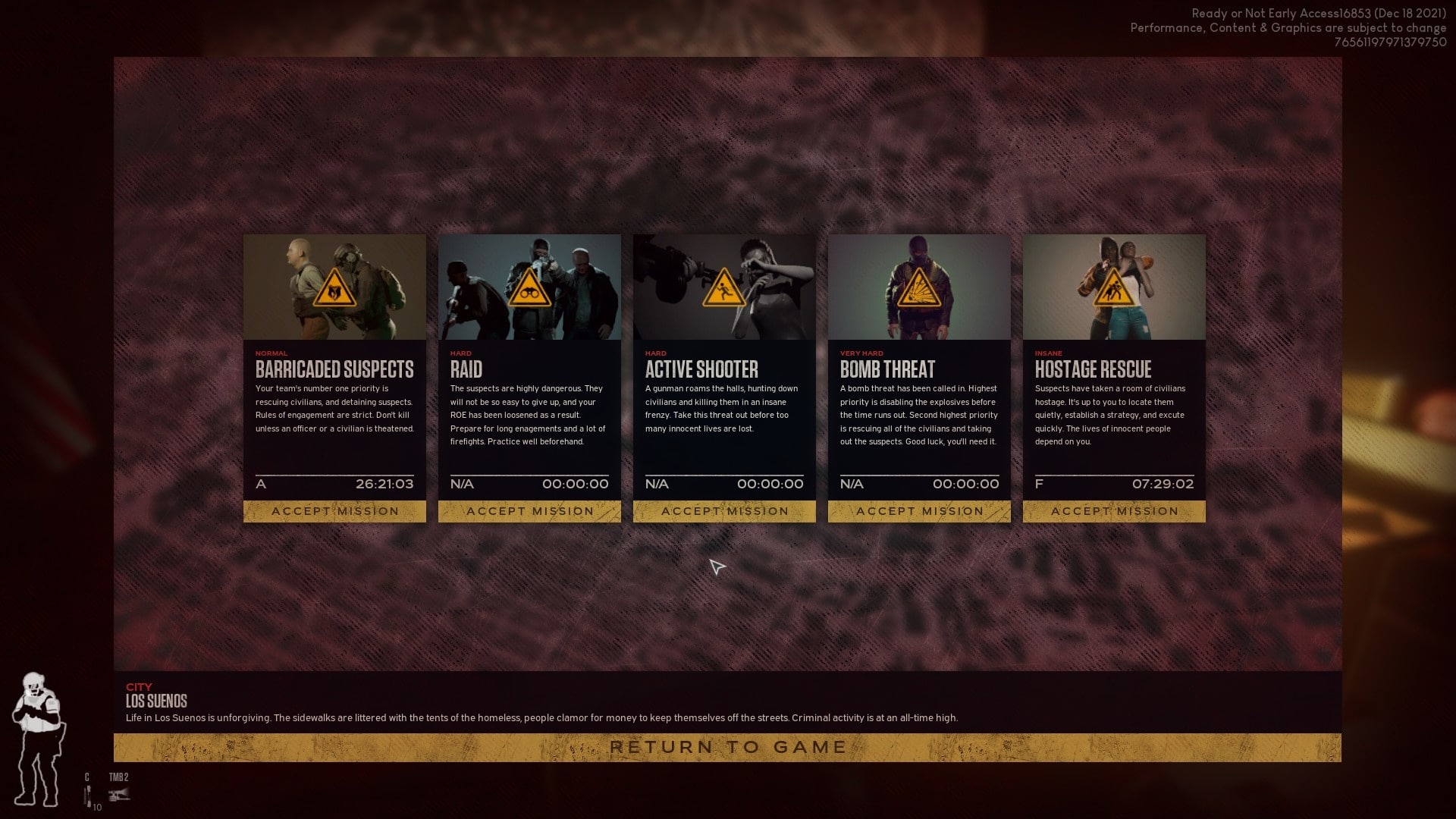The height and width of the screenshot is (819, 1456).
Task: Accept the Raid mission
Action: click(529, 511)
